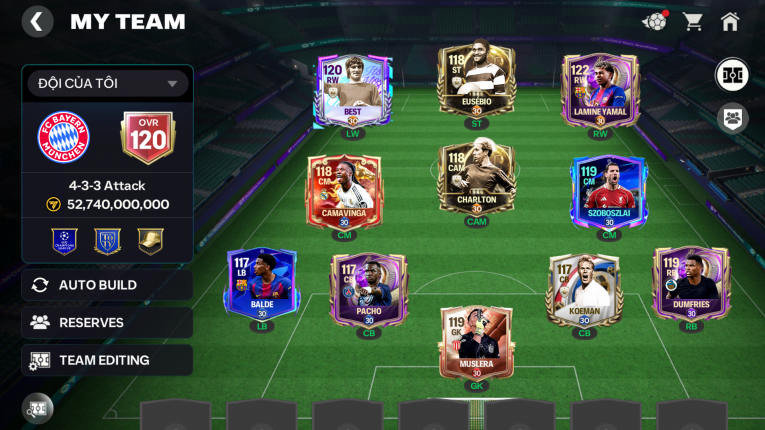
Task: Open the Đội Của Tôi dropdown
Action: [x=108, y=83]
